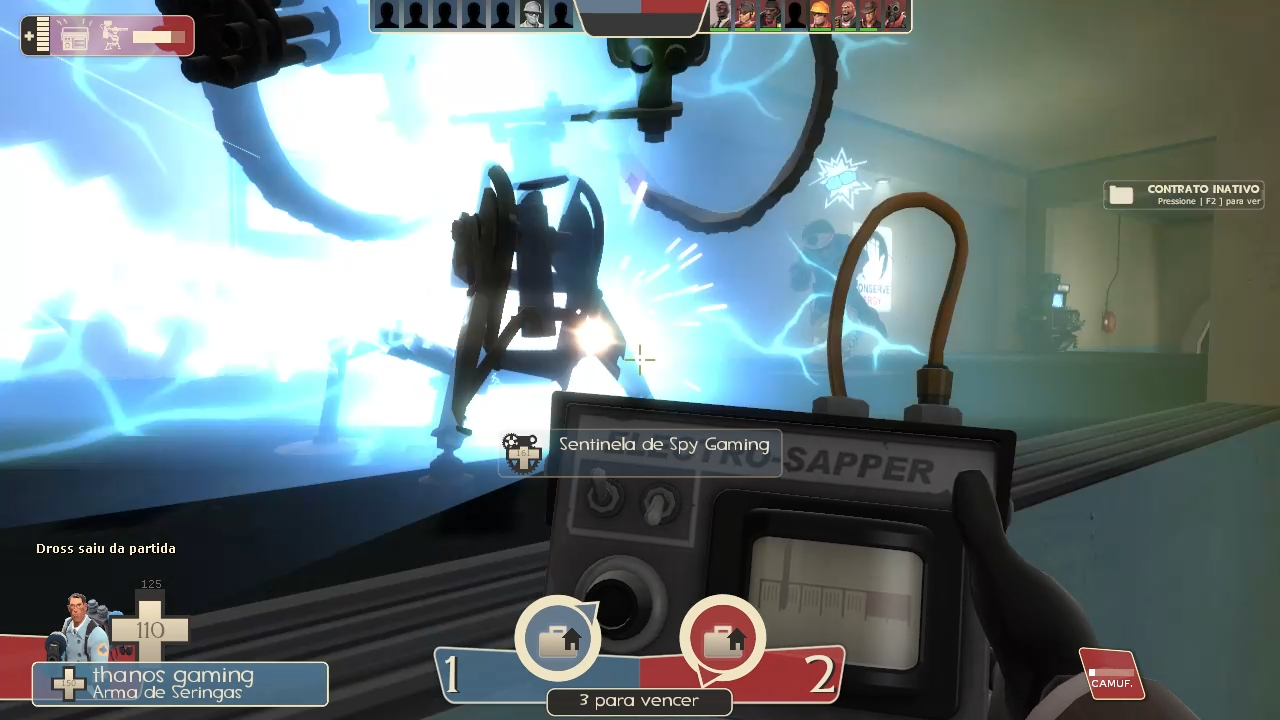This screenshot has width=1280, height=720.
Task: Click the red team intelligence briefcase icon
Action: click(722, 639)
